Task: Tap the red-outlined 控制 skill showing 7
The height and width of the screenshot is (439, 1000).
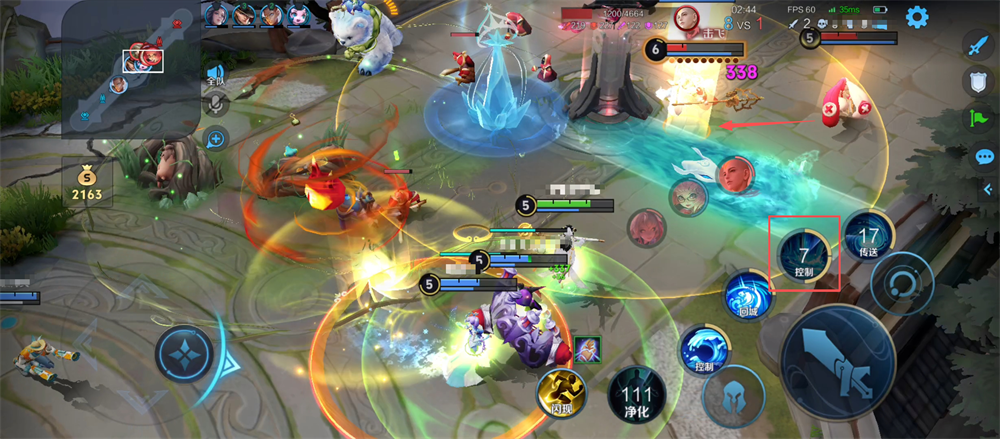Action: [804, 254]
